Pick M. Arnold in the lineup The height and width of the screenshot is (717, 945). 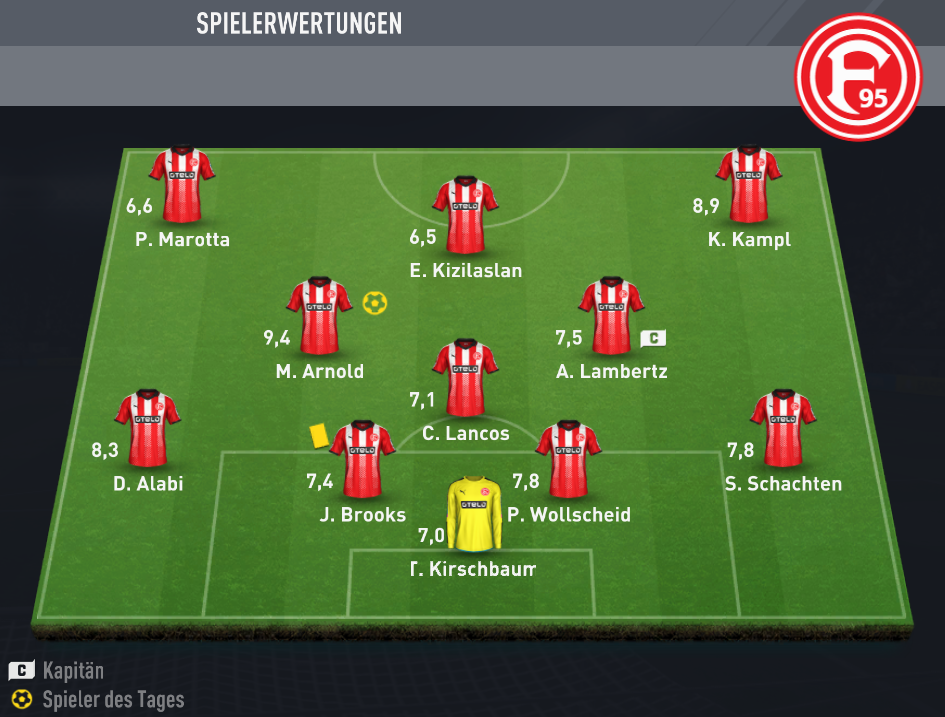320,316
